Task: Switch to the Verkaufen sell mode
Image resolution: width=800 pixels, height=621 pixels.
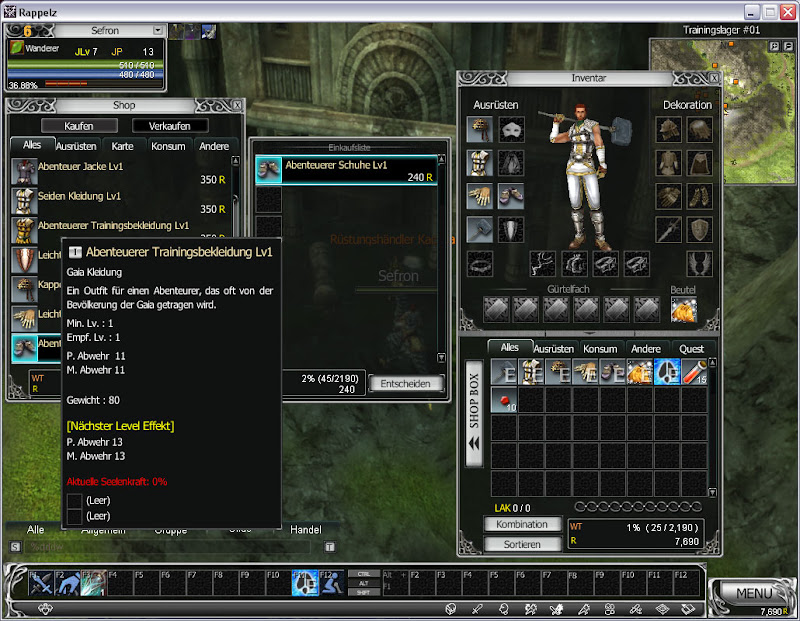Action: click(x=170, y=126)
